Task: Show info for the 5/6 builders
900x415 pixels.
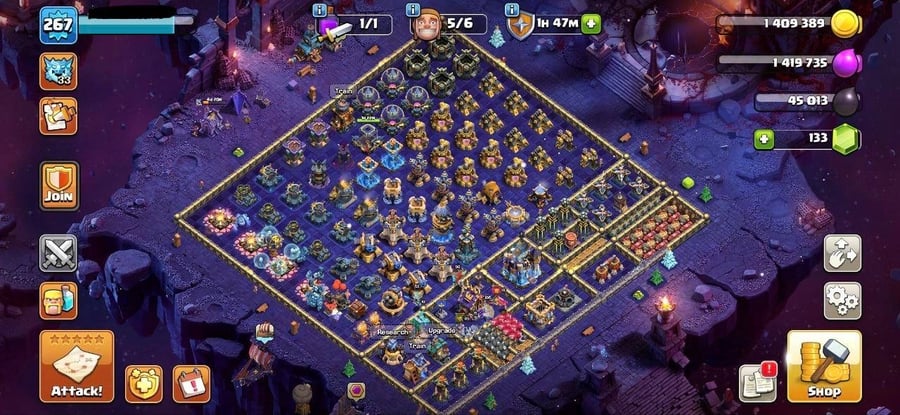Action: [x=413, y=9]
